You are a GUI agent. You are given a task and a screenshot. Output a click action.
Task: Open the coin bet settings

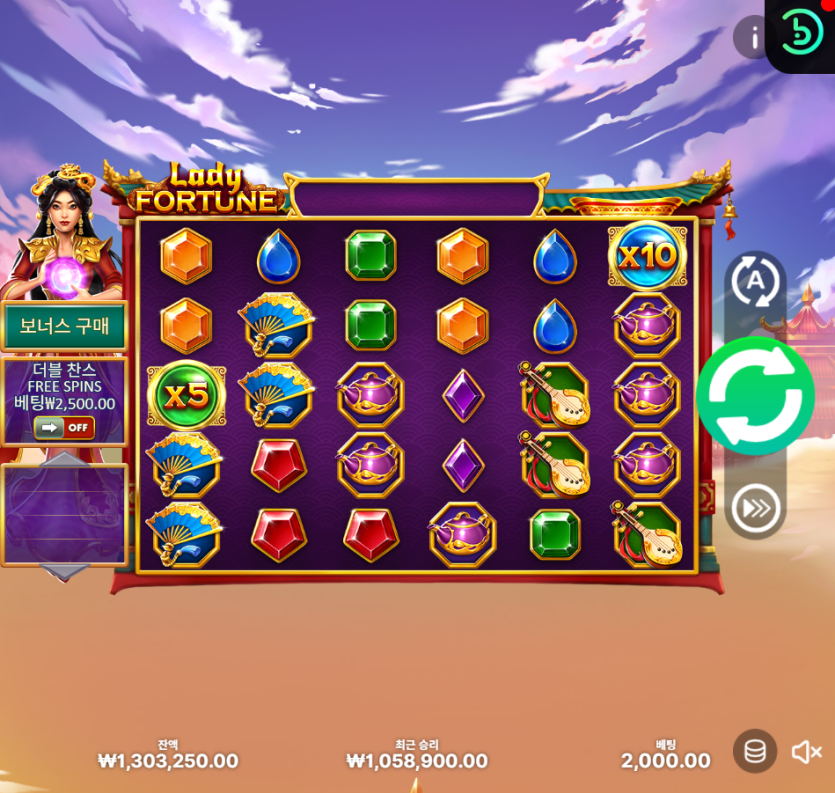click(755, 751)
